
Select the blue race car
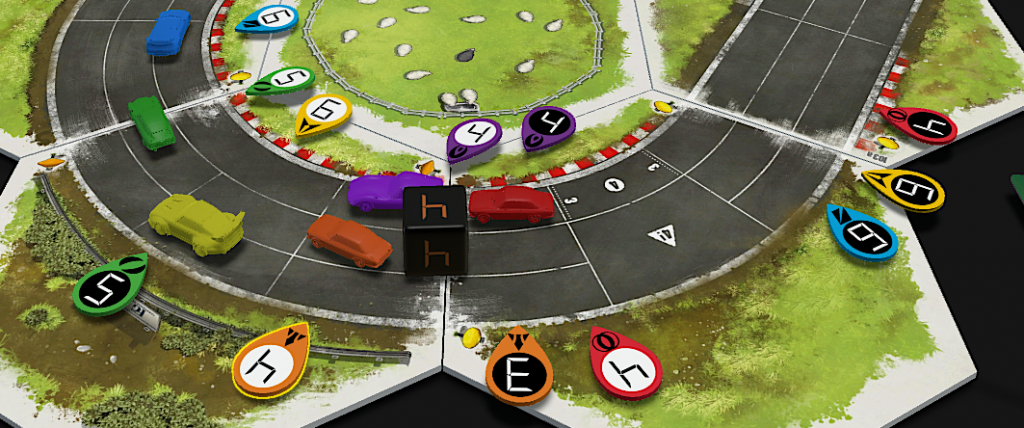[167, 32]
